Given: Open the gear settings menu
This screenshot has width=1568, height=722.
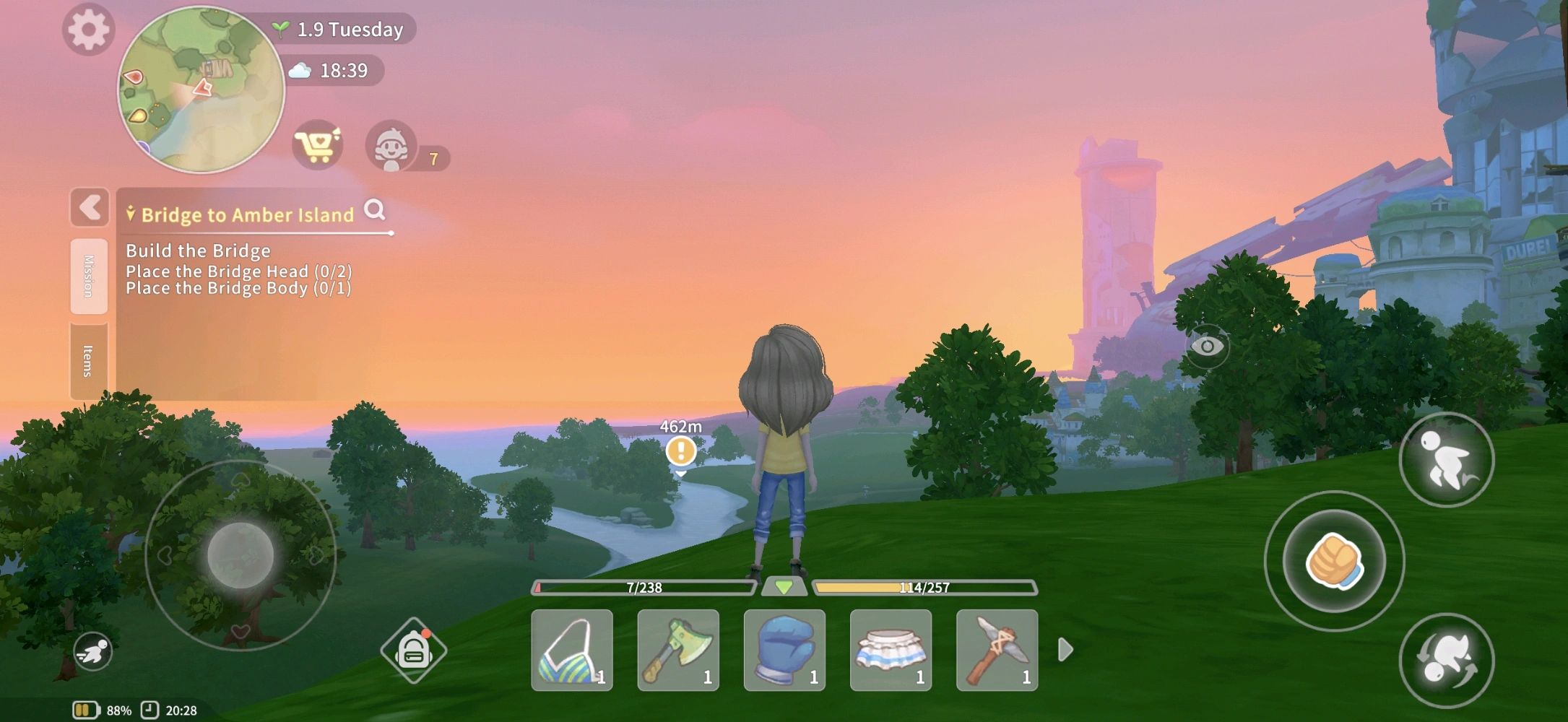Looking at the screenshot, I should [88, 30].
